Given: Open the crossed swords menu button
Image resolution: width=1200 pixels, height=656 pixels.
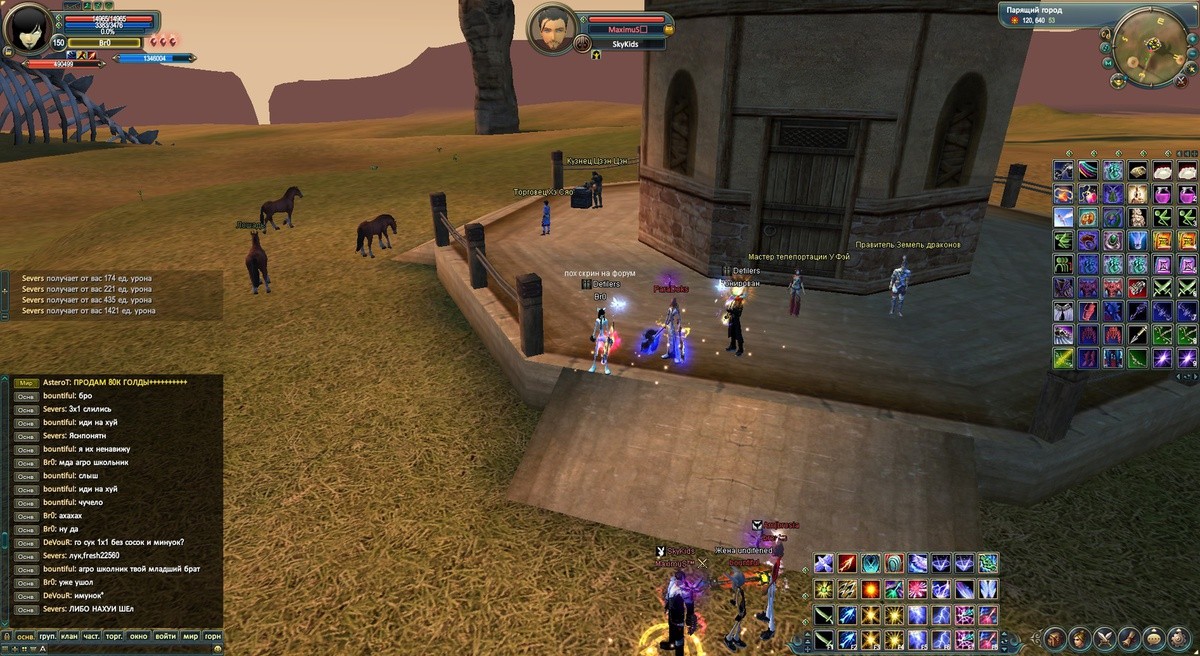Looking at the screenshot, I should click(1104, 637).
